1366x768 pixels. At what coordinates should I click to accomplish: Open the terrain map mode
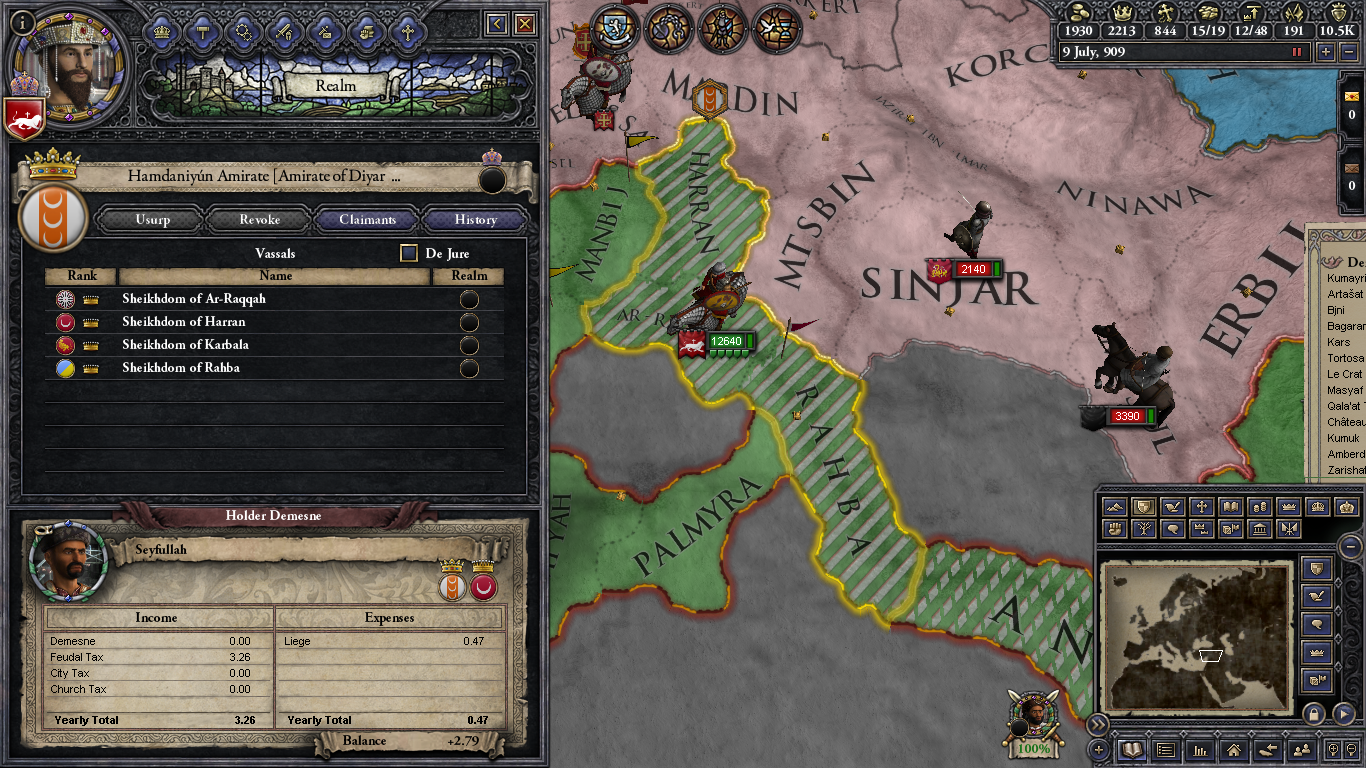pos(1115,507)
